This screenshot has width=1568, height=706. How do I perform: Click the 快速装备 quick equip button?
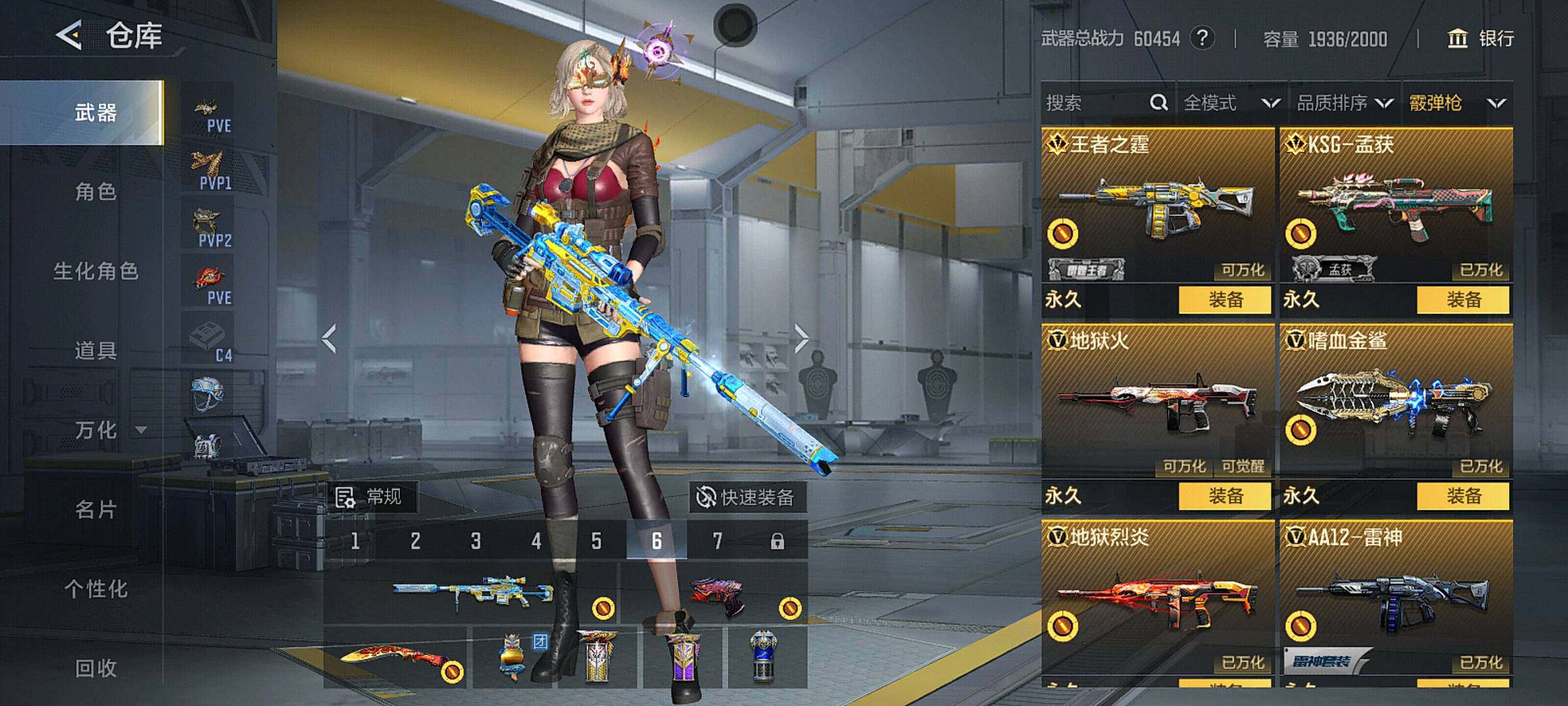[x=747, y=497]
